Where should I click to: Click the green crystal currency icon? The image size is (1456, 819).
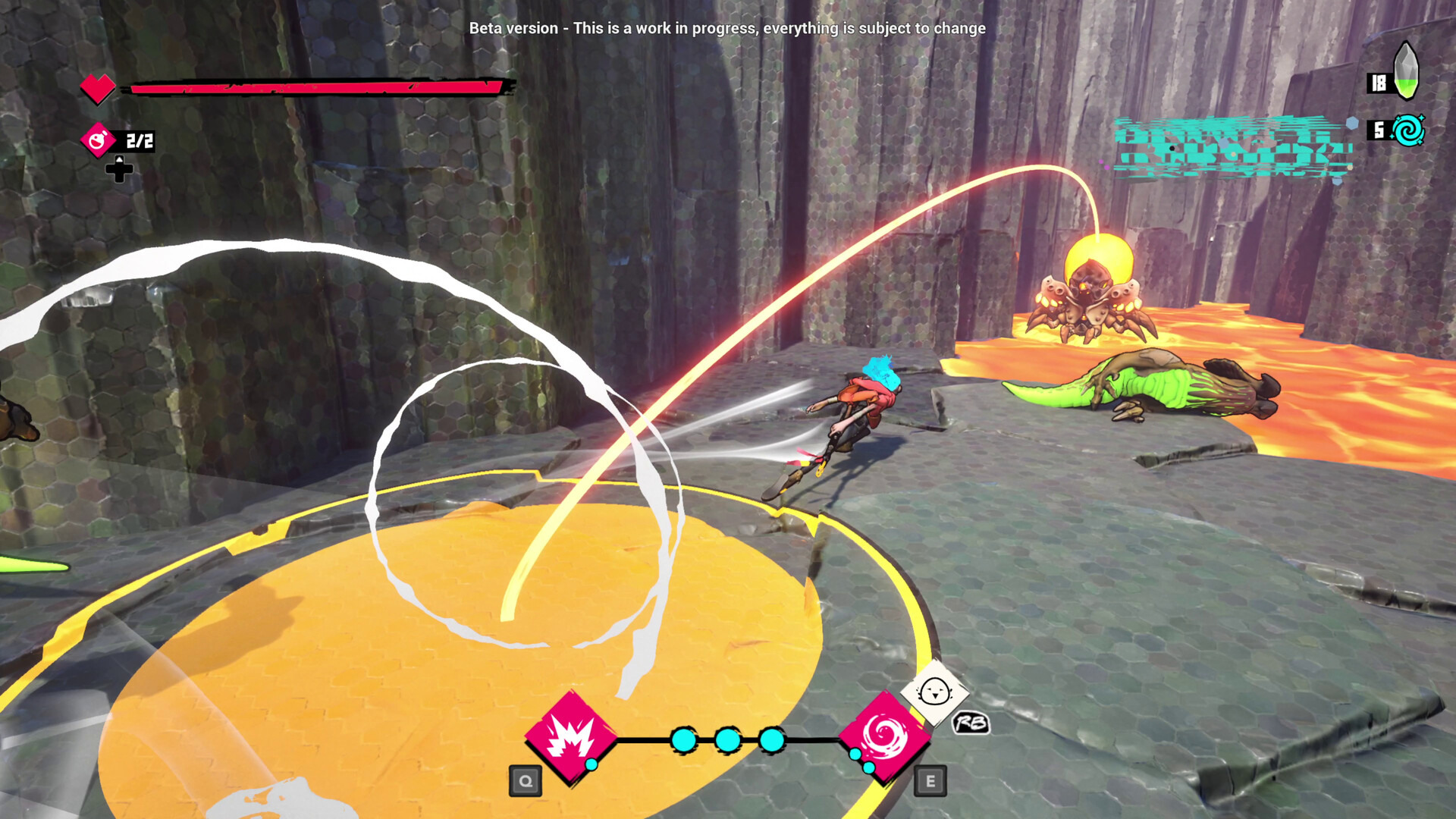pos(1406,71)
